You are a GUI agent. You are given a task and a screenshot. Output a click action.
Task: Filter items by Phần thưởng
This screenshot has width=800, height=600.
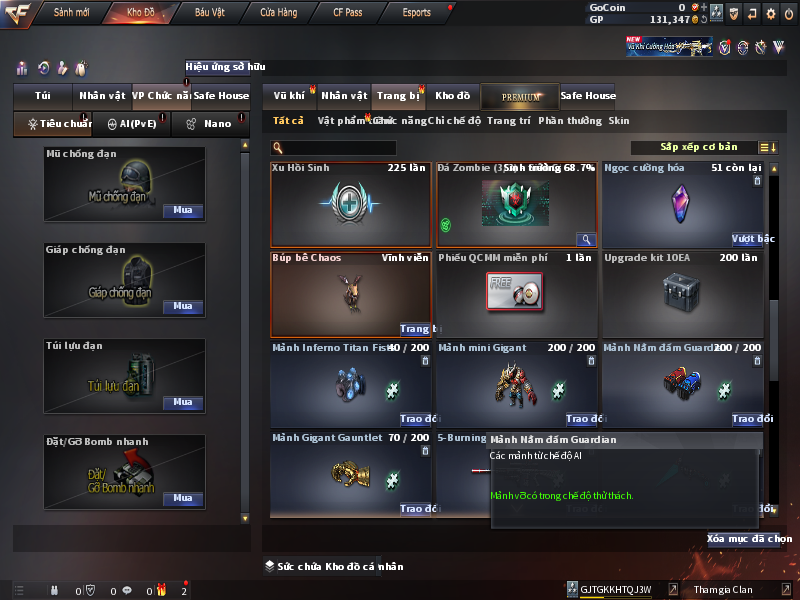[x=570, y=121]
